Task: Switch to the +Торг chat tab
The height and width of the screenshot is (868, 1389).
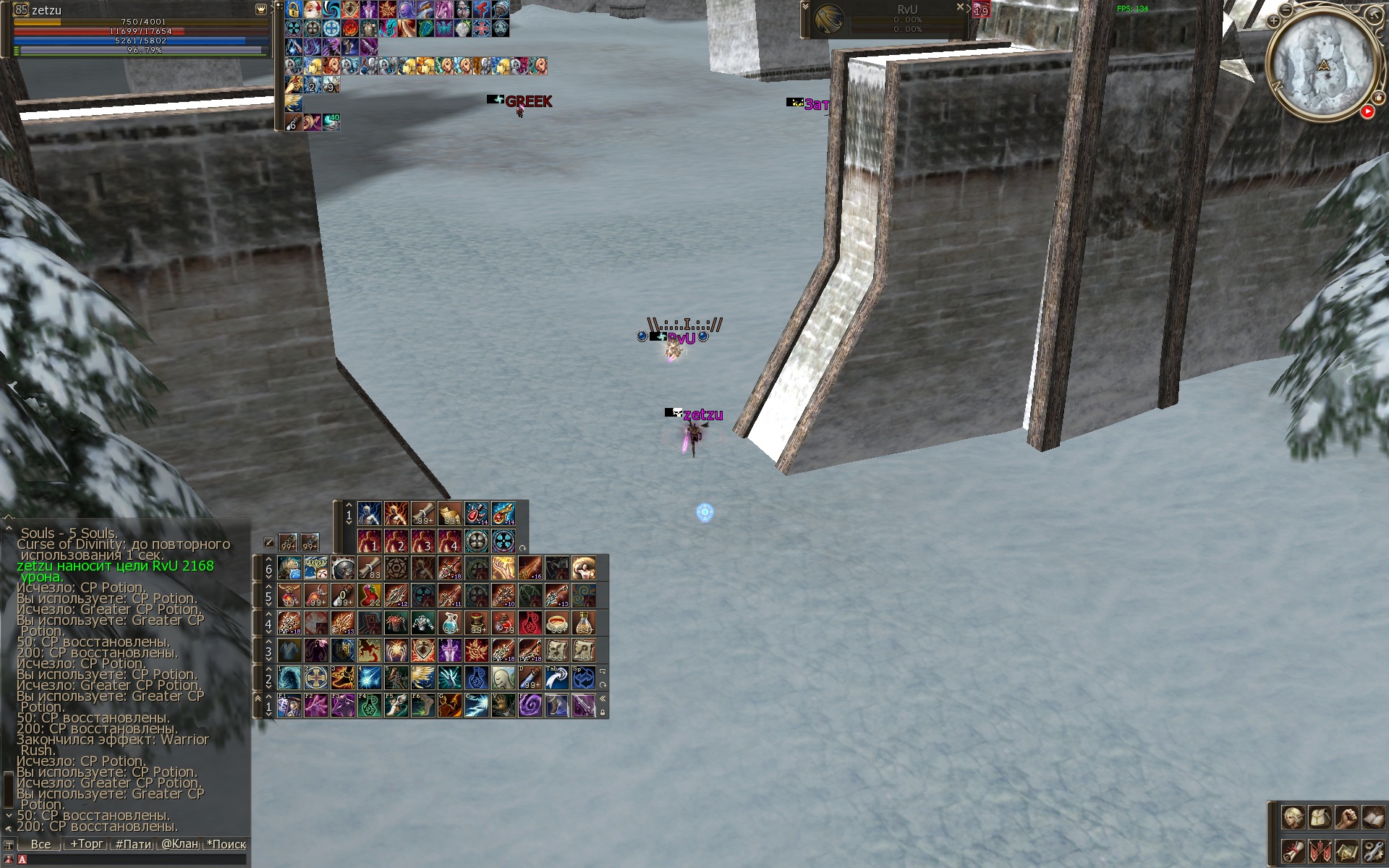Action: coord(86,844)
